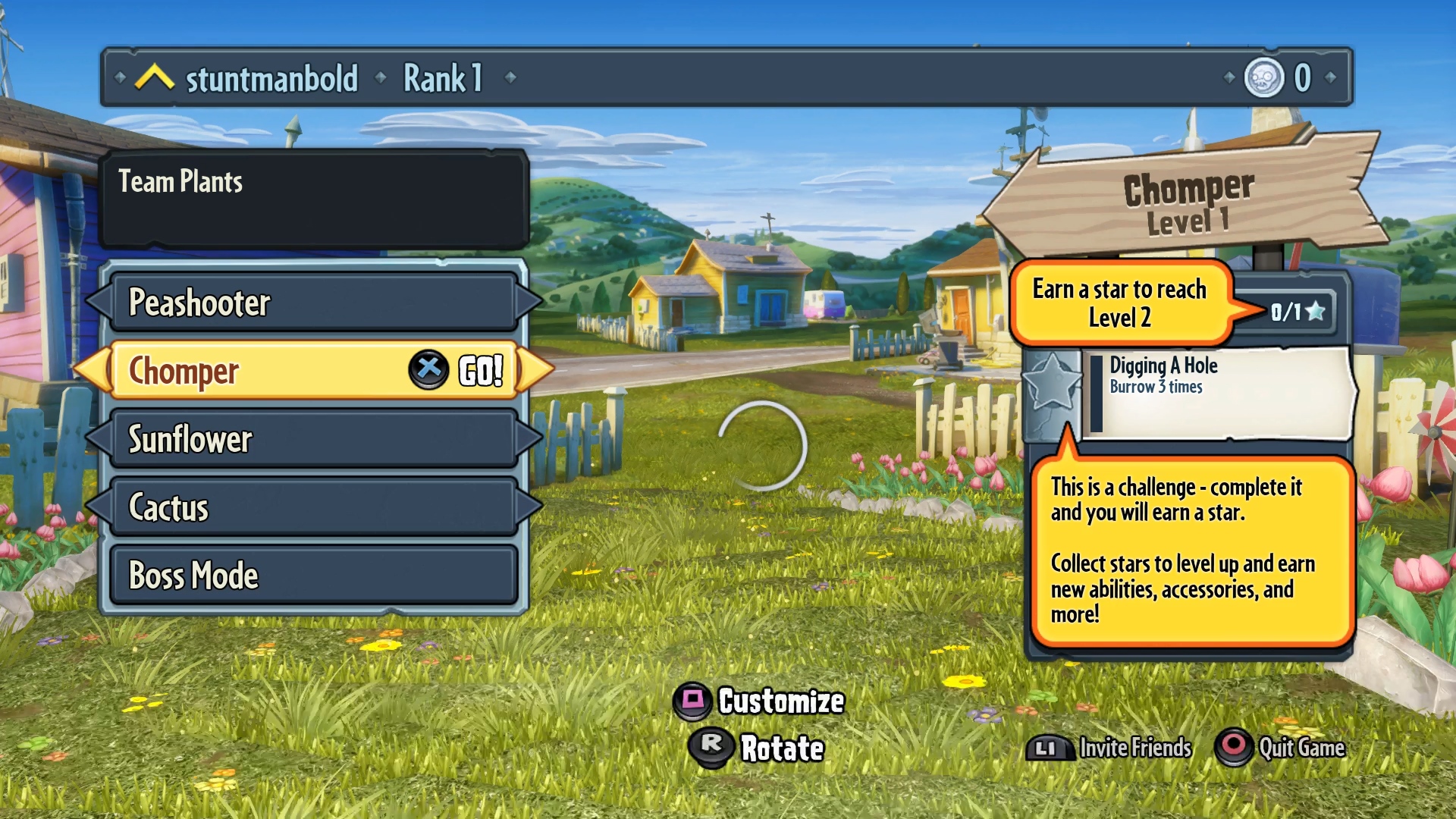Open Invite Friends
1456x819 pixels.
(x=1111, y=748)
